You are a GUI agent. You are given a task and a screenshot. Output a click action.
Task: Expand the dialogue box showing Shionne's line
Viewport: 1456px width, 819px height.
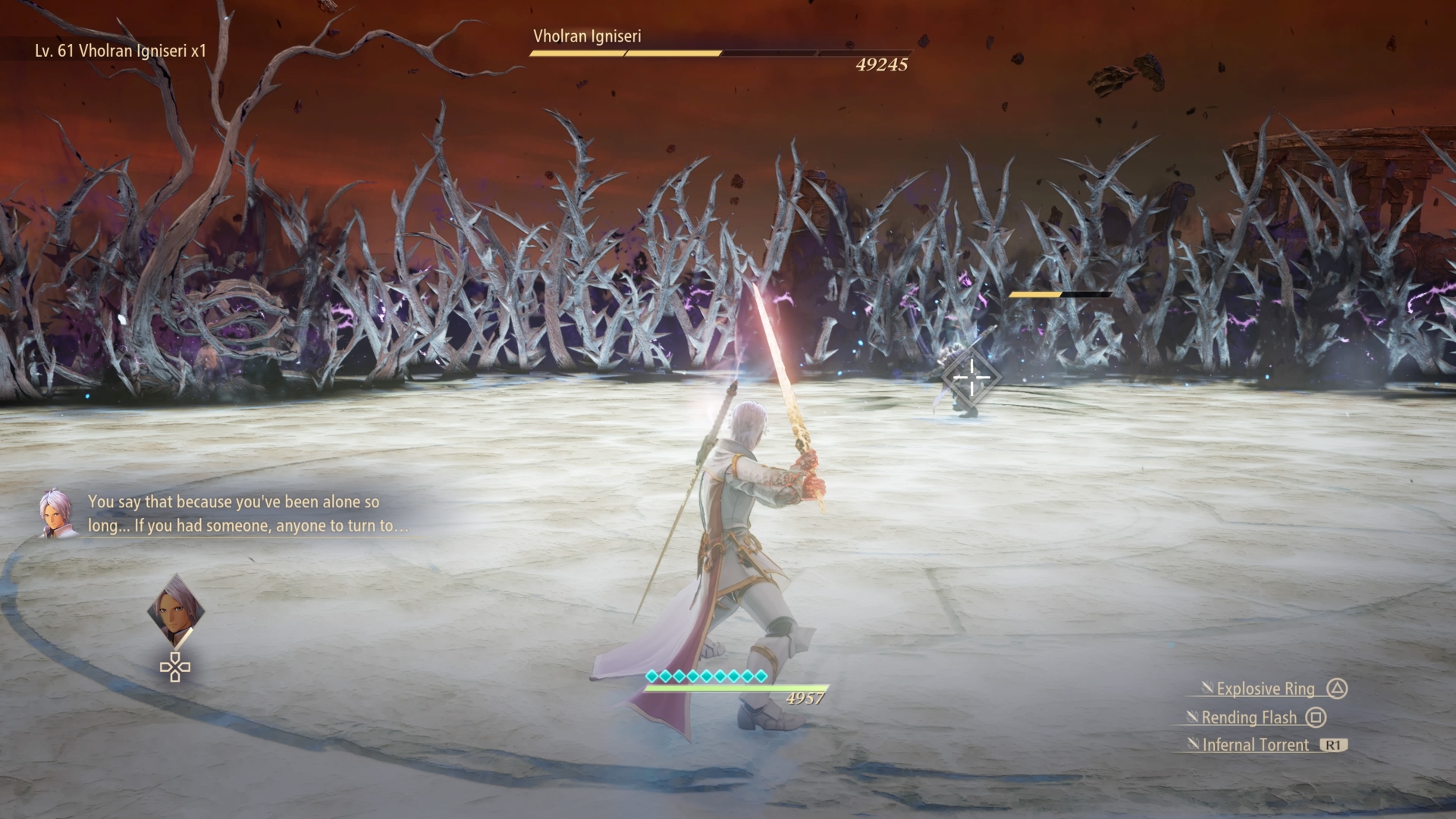tap(249, 513)
